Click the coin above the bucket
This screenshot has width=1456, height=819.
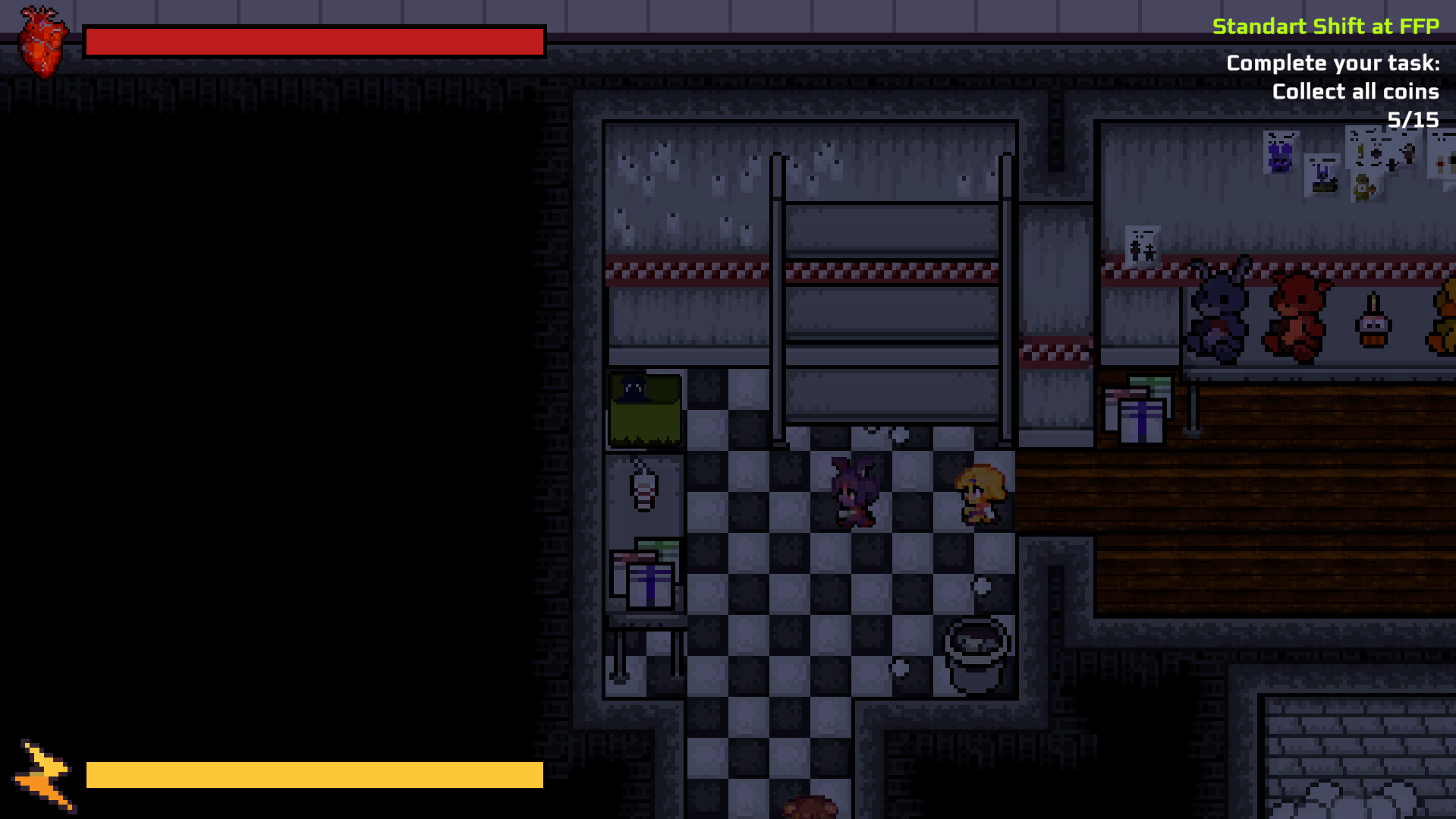point(983,585)
